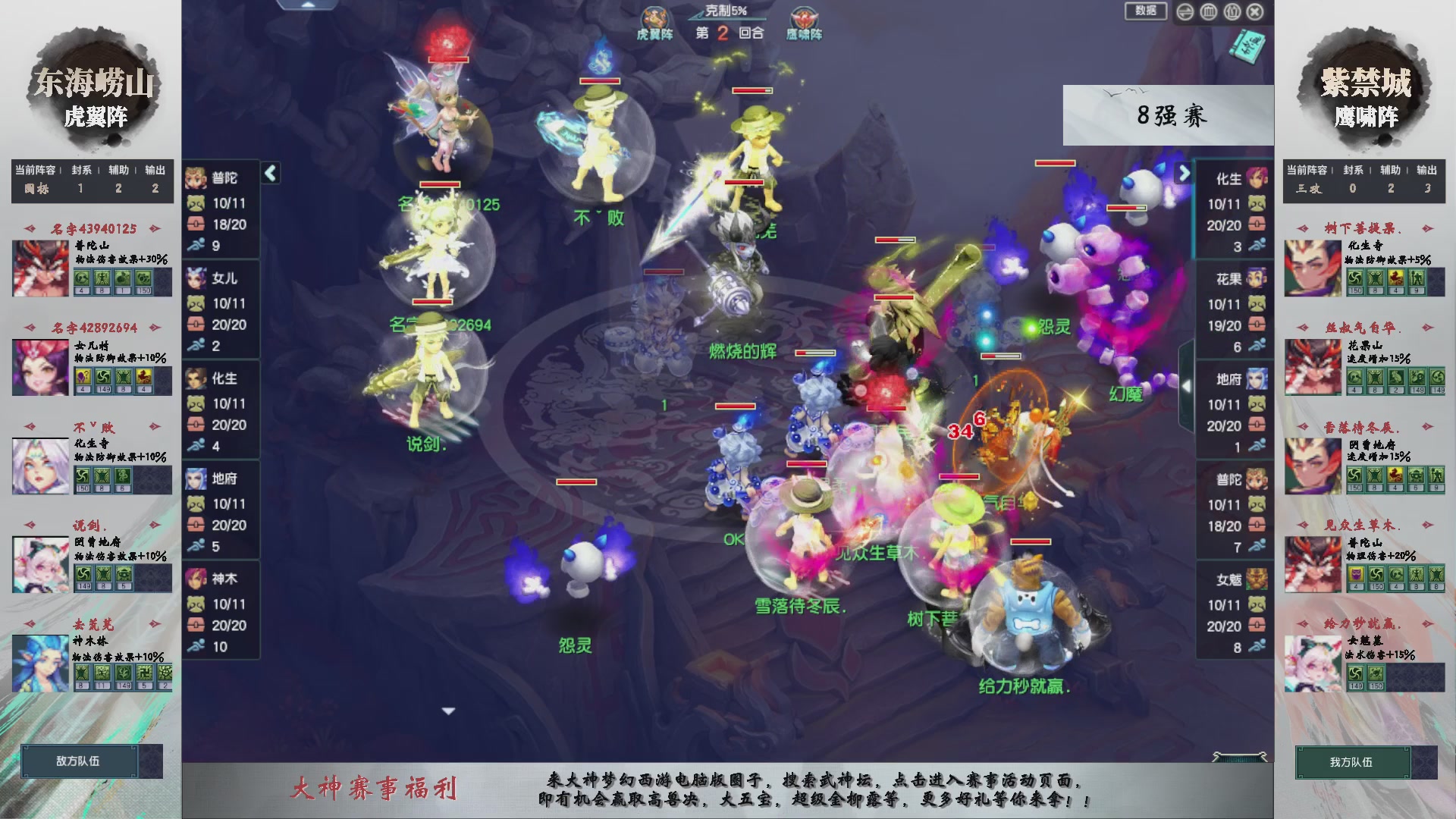Click the 鹰啸阵 formation emblem at top
The image size is (1456, 819).
click(803, 17)
